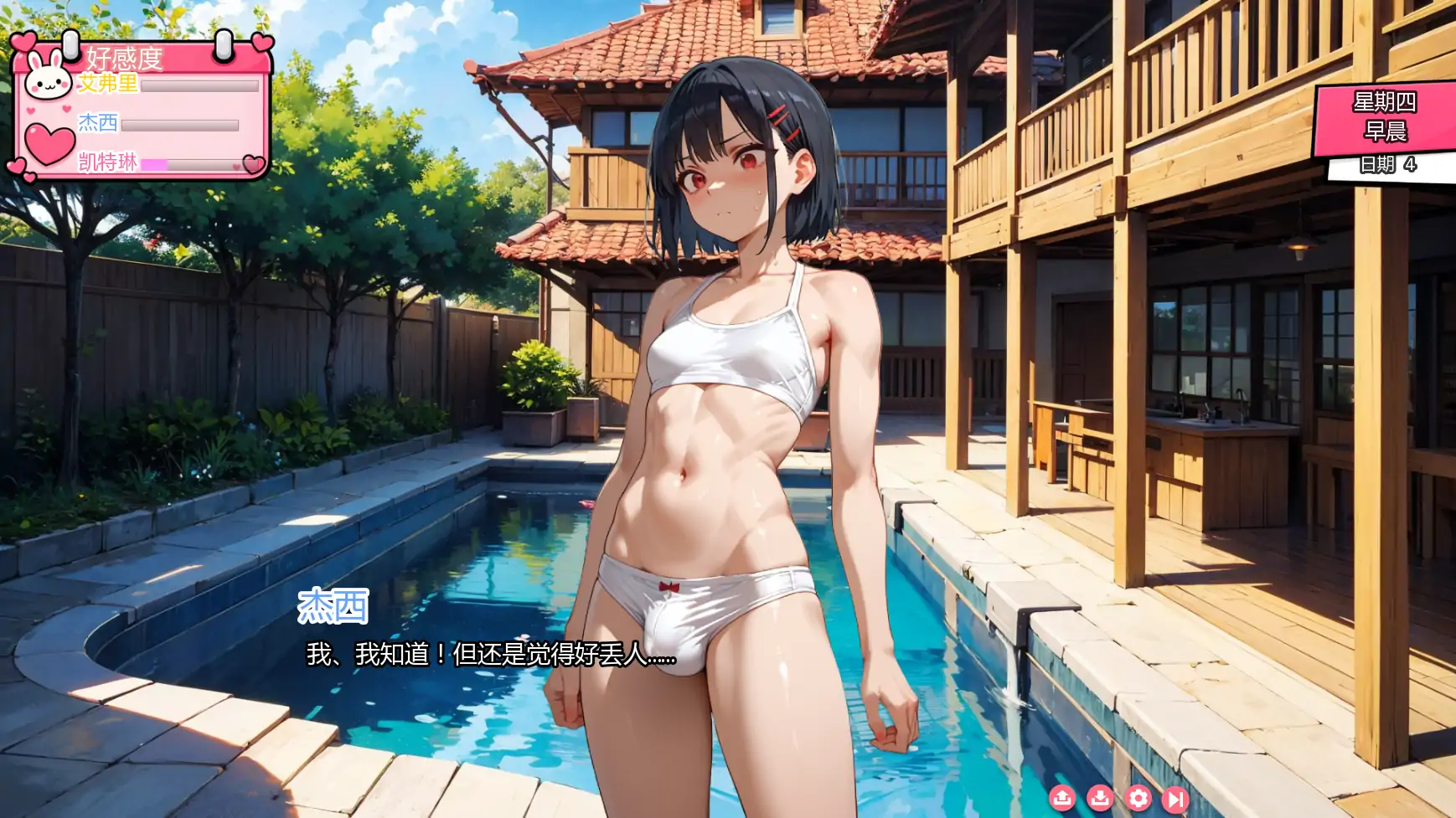The image size is (1456, 818).
Task: Toggle auto-advance by clicking the skip button
Action: pyautogui.click(x=1175, y=799)
